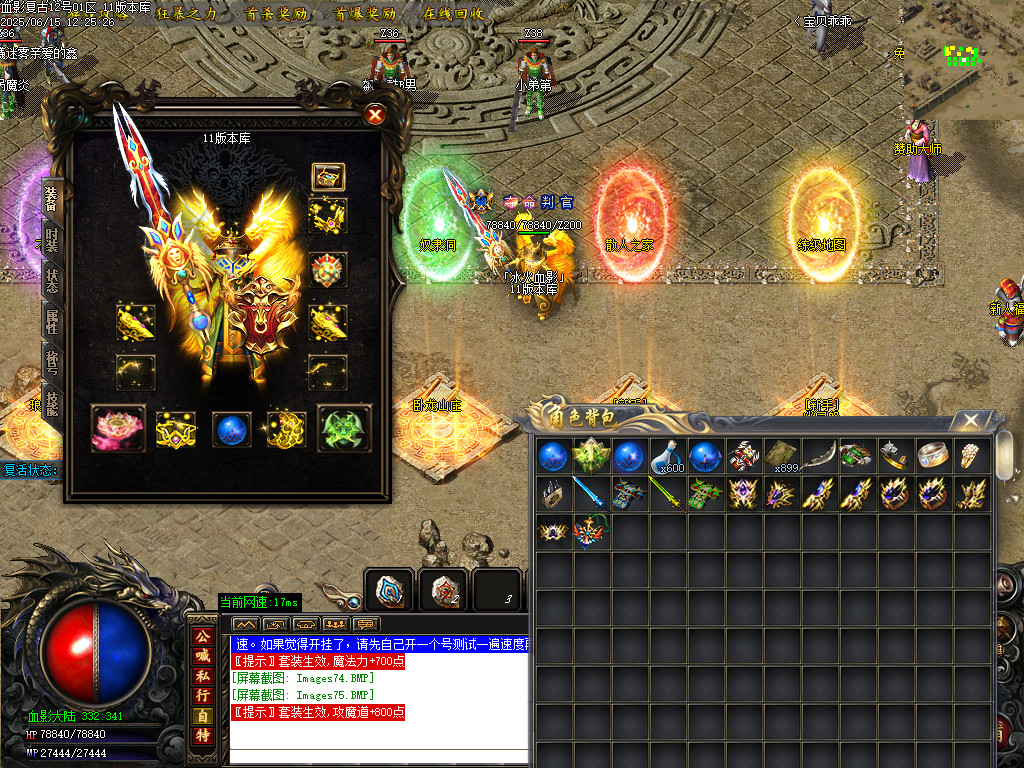
Task: Show the 属性 attributes tab
Action: (x=52, y=320)
